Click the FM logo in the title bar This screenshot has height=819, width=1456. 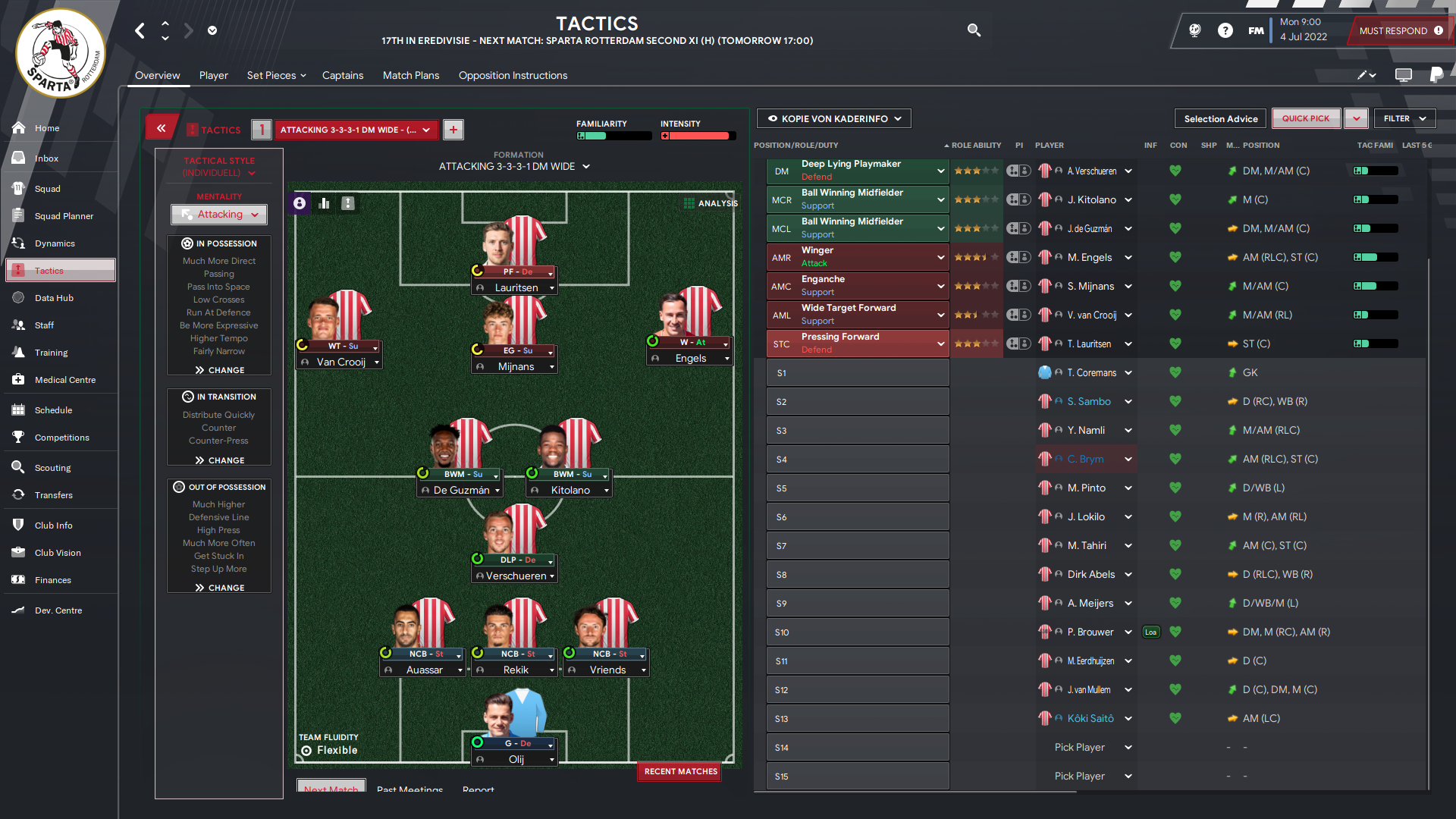[1257, 30]
